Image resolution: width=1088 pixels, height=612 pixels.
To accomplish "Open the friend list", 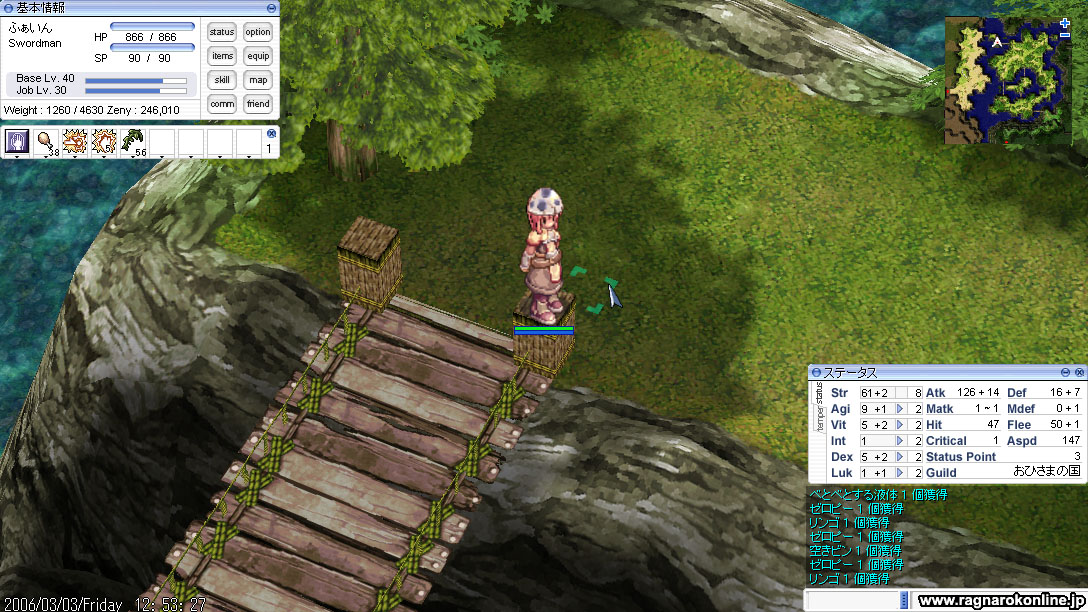I will point(258,104).
